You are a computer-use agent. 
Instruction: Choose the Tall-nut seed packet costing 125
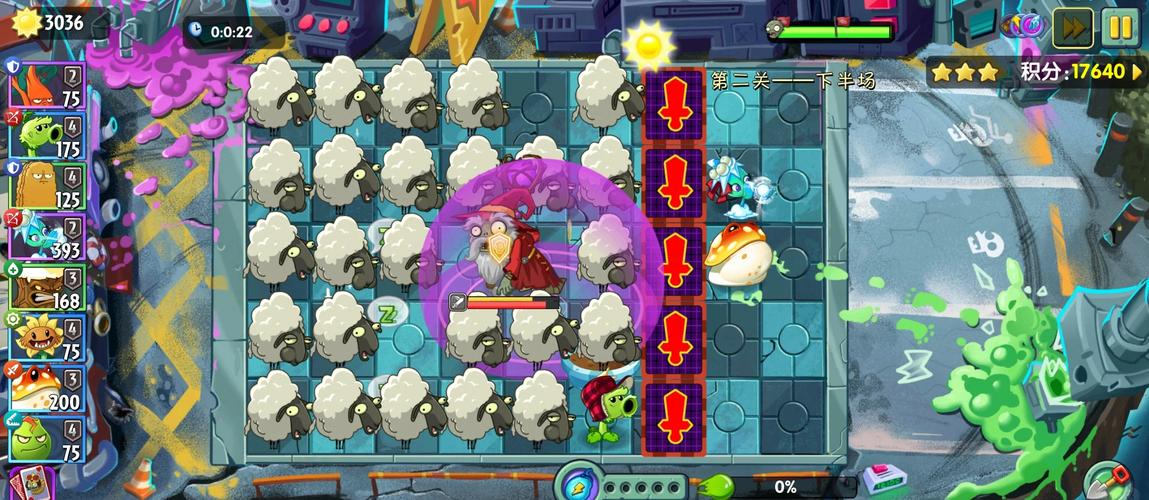point(47,185)
